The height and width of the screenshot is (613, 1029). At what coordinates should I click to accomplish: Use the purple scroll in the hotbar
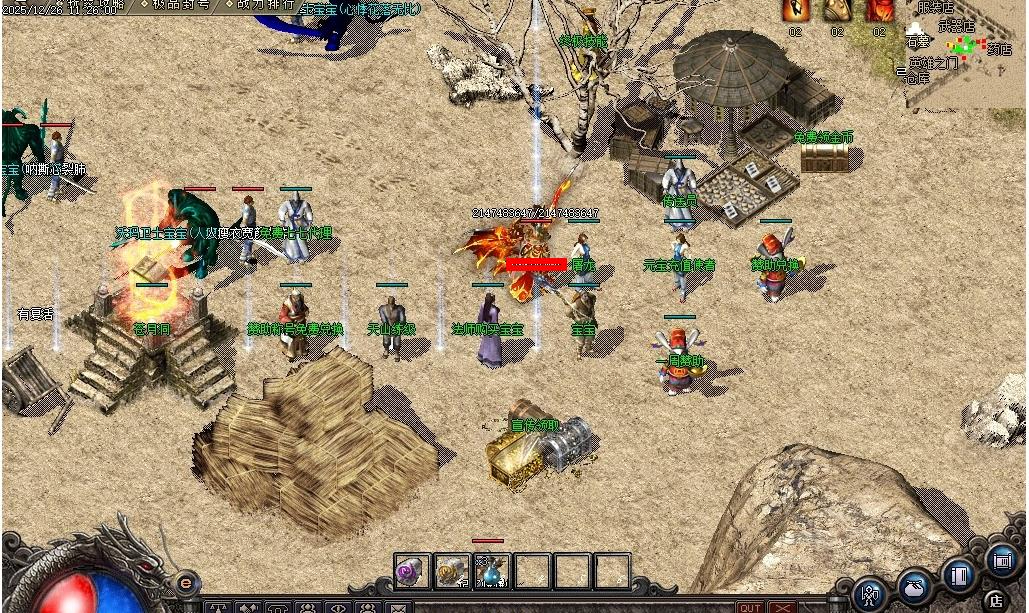coord(412,572)
